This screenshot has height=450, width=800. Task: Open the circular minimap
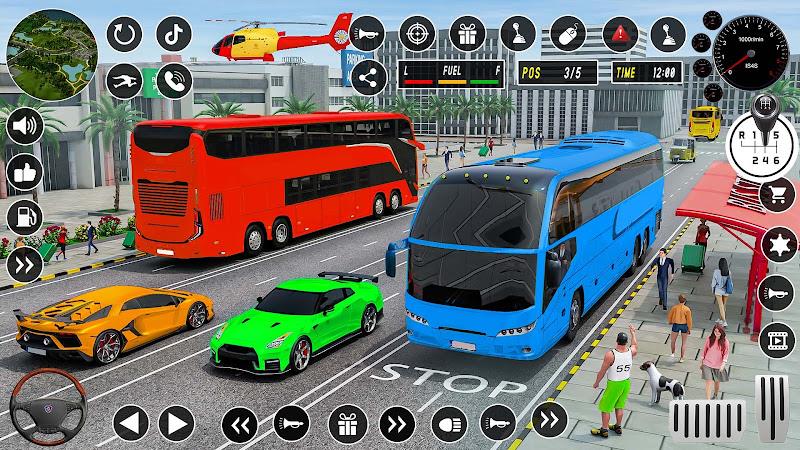tap(47, 47)
